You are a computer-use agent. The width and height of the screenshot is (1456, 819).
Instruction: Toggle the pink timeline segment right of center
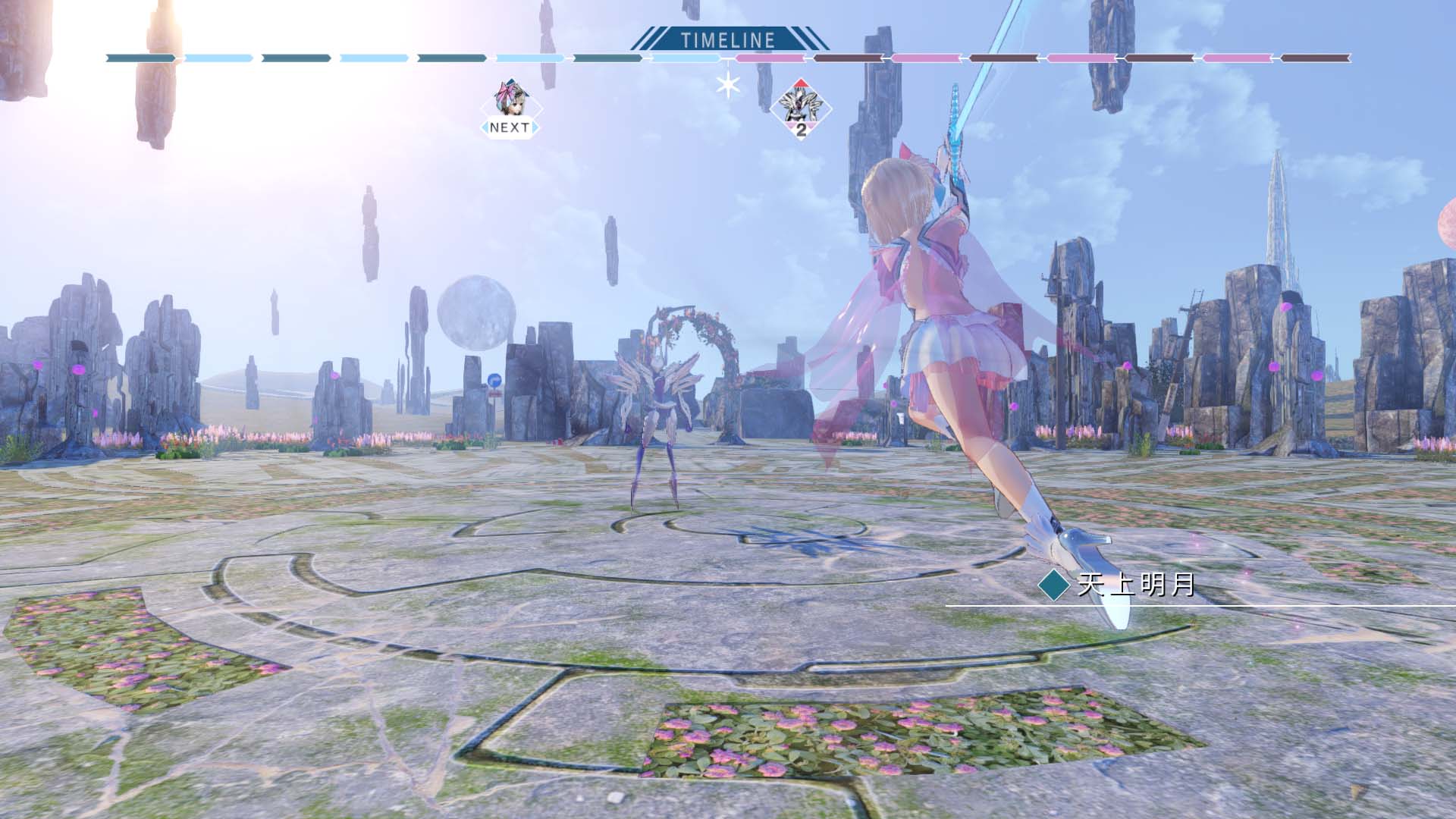773,56
